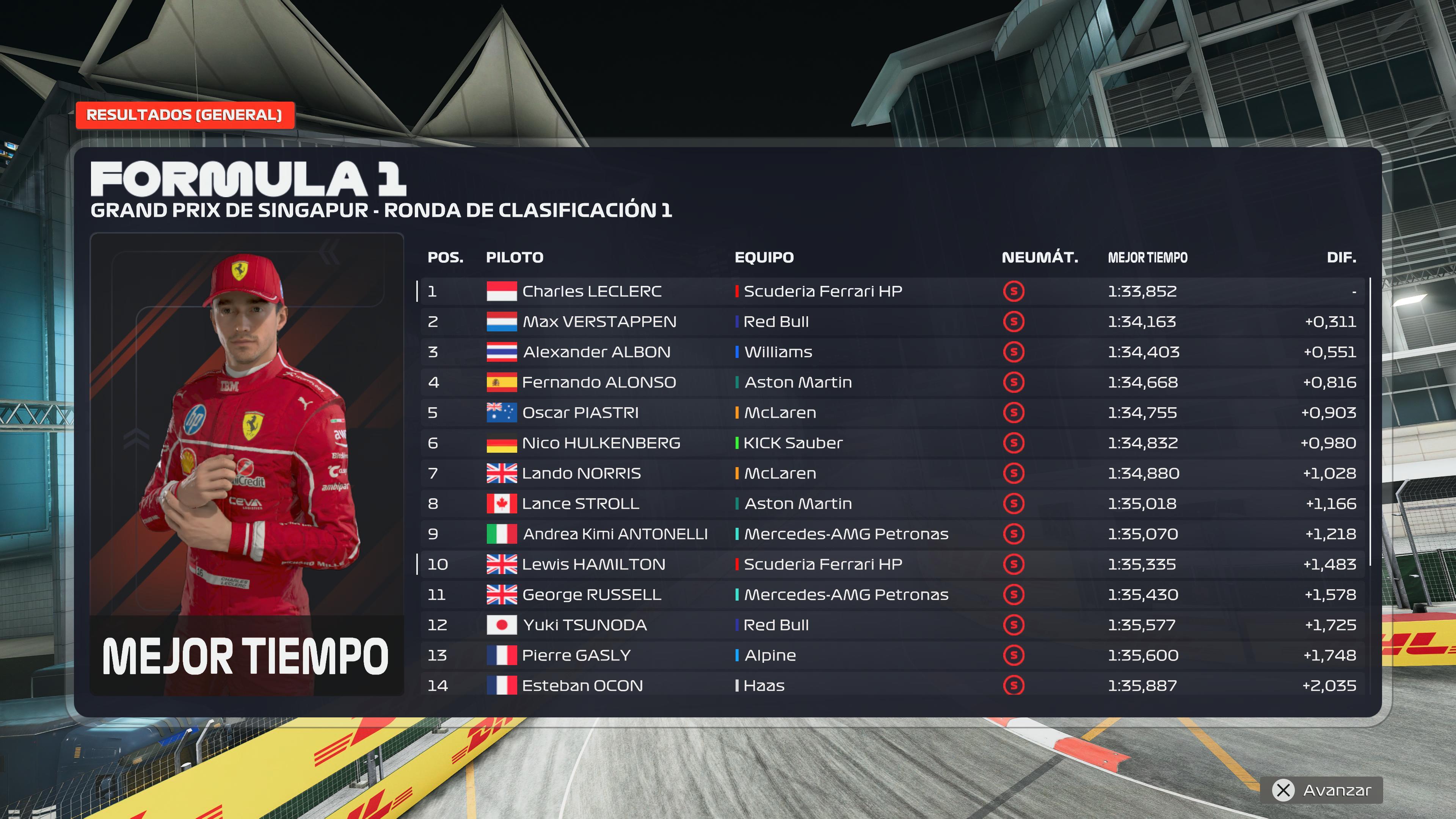Screen dimensions: 1456x819
Task: Choose Lance STROLL's row
Action: tap(892, 504)
